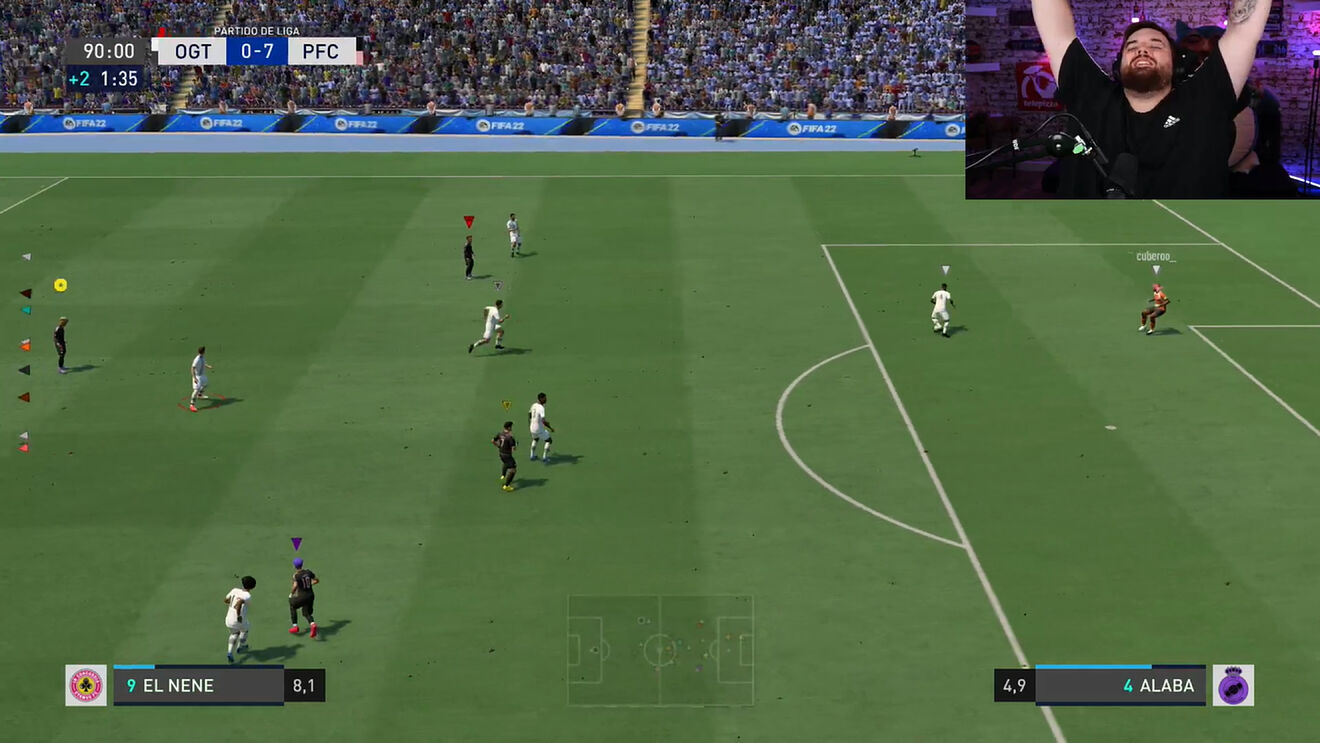Click the pink club crest beside El Nene
This screenshot has height=743, width=1320.
[86, 686]
